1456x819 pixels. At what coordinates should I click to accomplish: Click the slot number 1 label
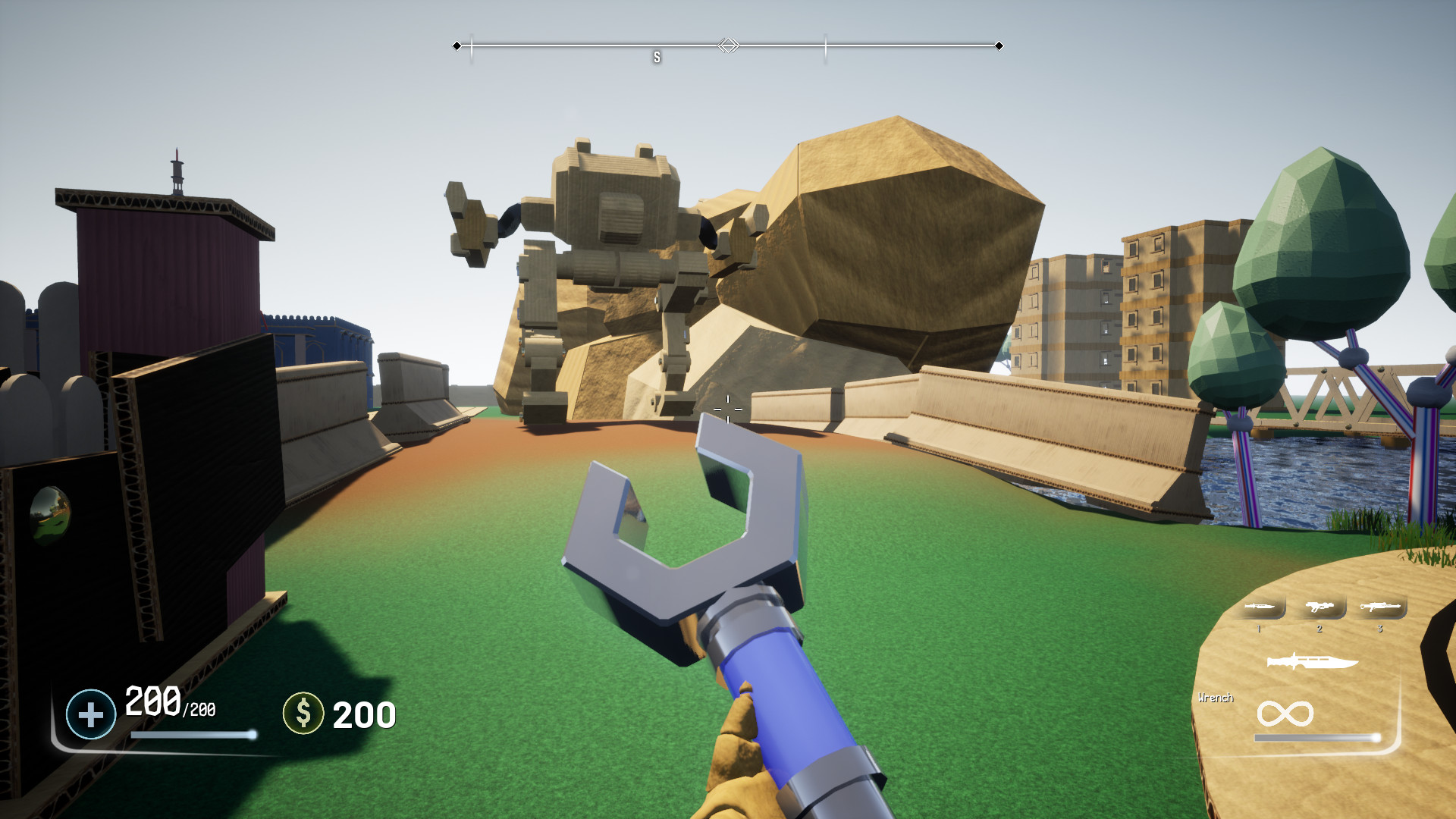click(x=1259, y=629)
